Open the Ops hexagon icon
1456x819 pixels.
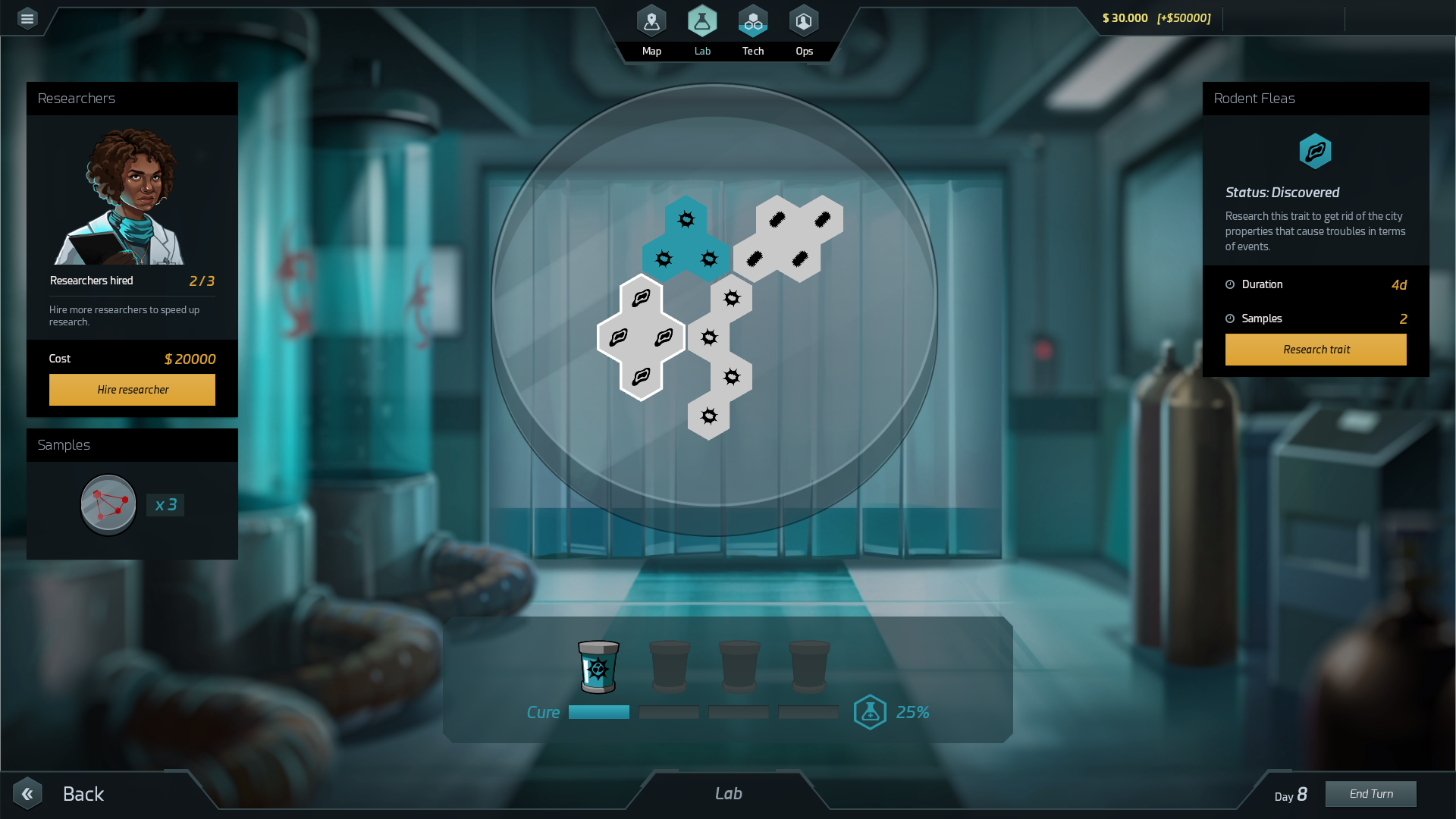[x=804, y=20]
